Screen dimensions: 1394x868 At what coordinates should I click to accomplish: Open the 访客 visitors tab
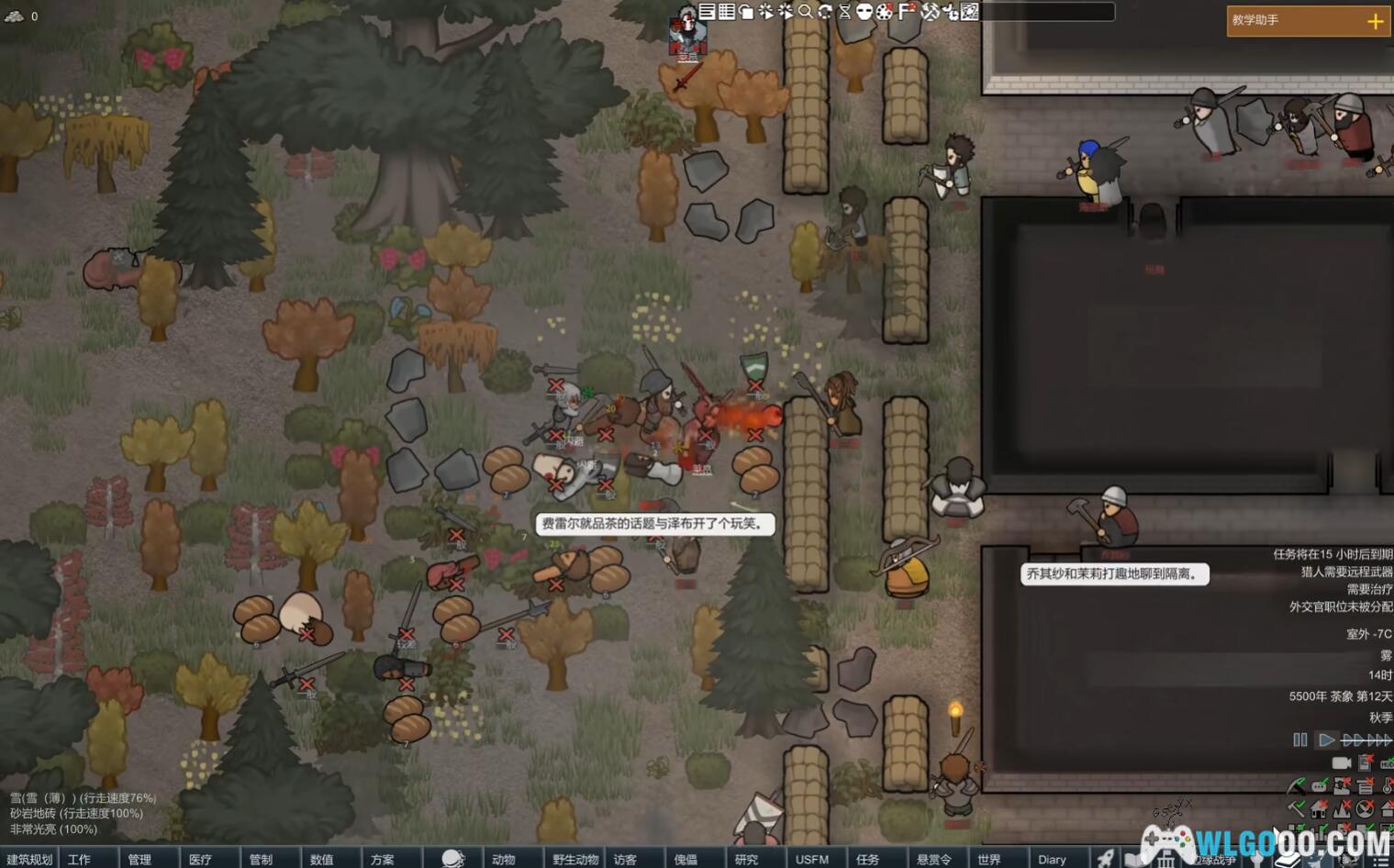click(x=625, y=859)
